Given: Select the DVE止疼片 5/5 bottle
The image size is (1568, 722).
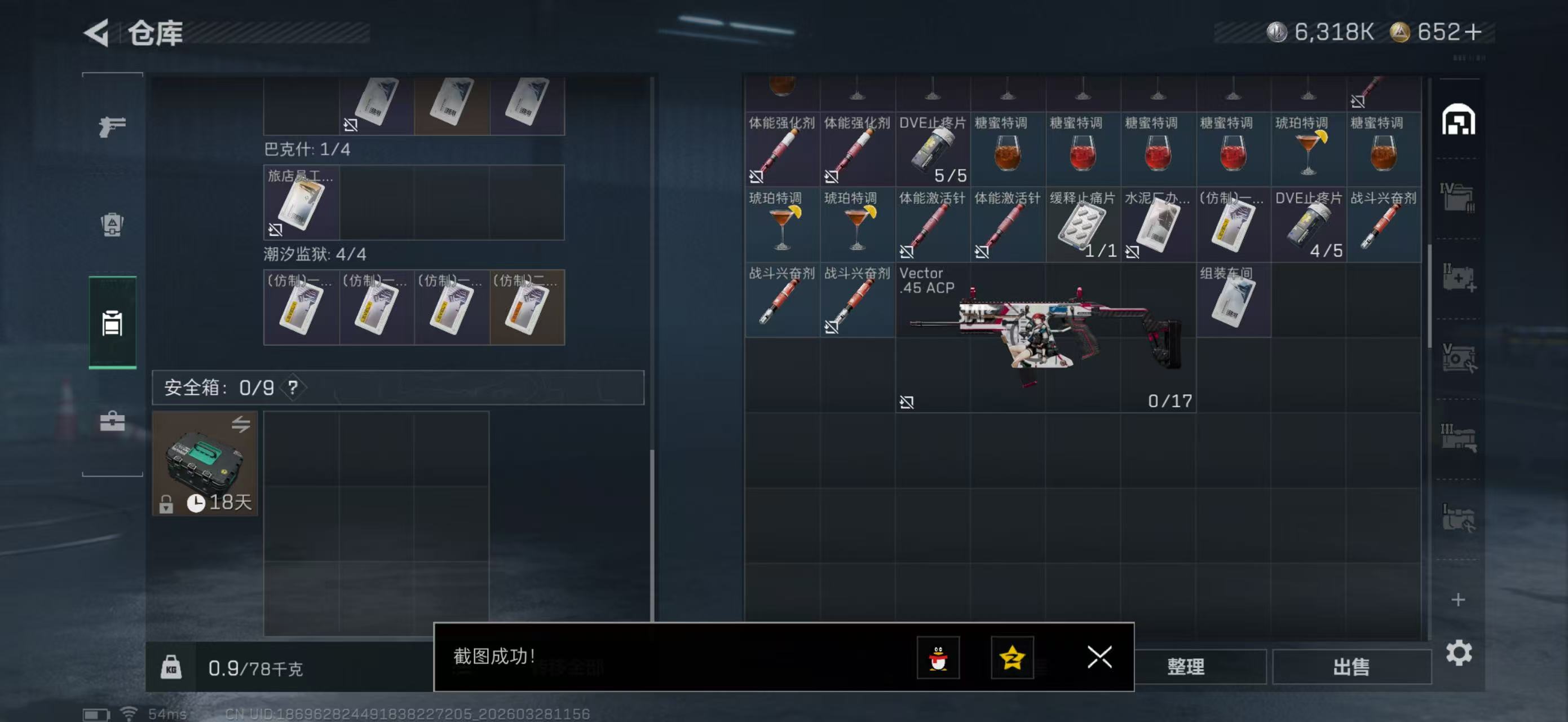Looking at the screenshot, I should point(933,149).
